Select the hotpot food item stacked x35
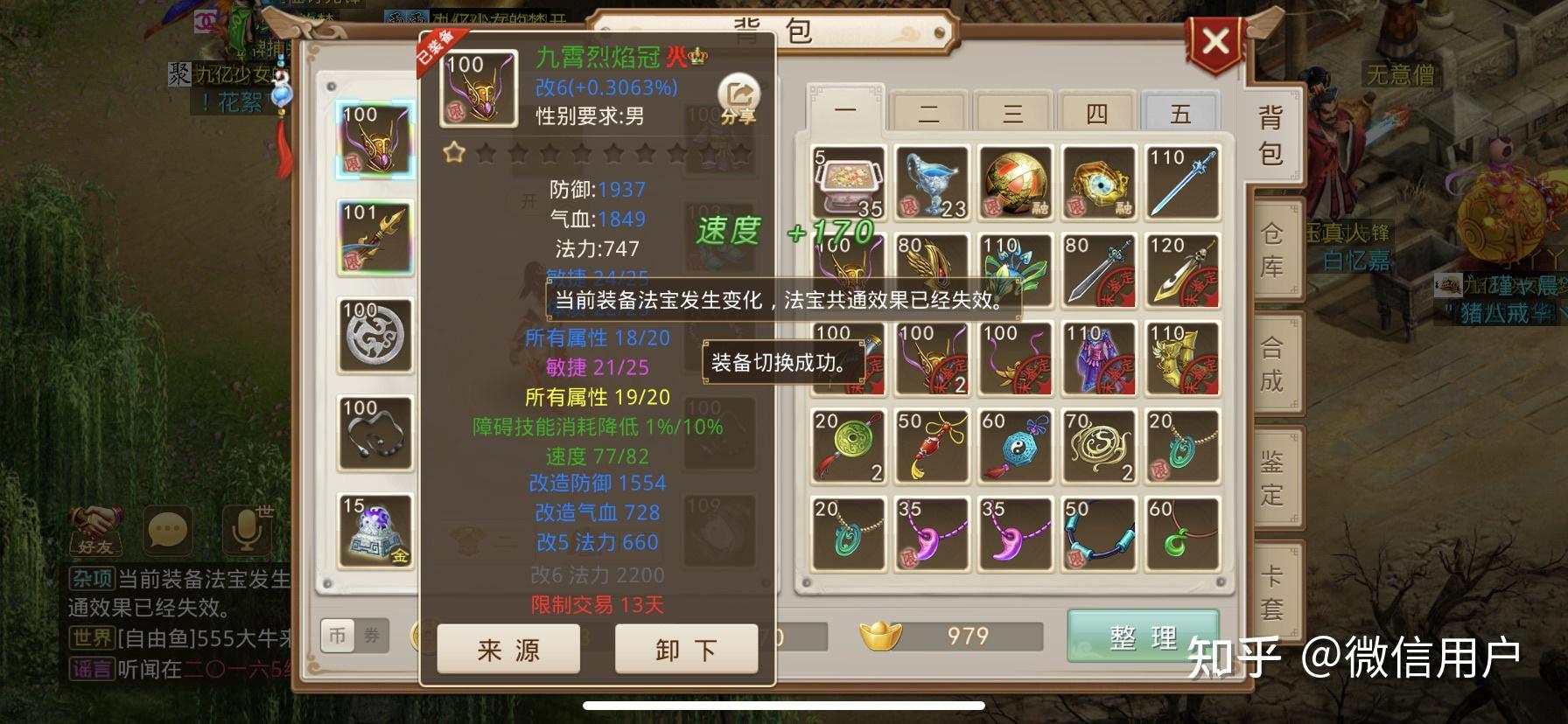Viewport: 1568px width, 724px height. click(x=846, y=181)
